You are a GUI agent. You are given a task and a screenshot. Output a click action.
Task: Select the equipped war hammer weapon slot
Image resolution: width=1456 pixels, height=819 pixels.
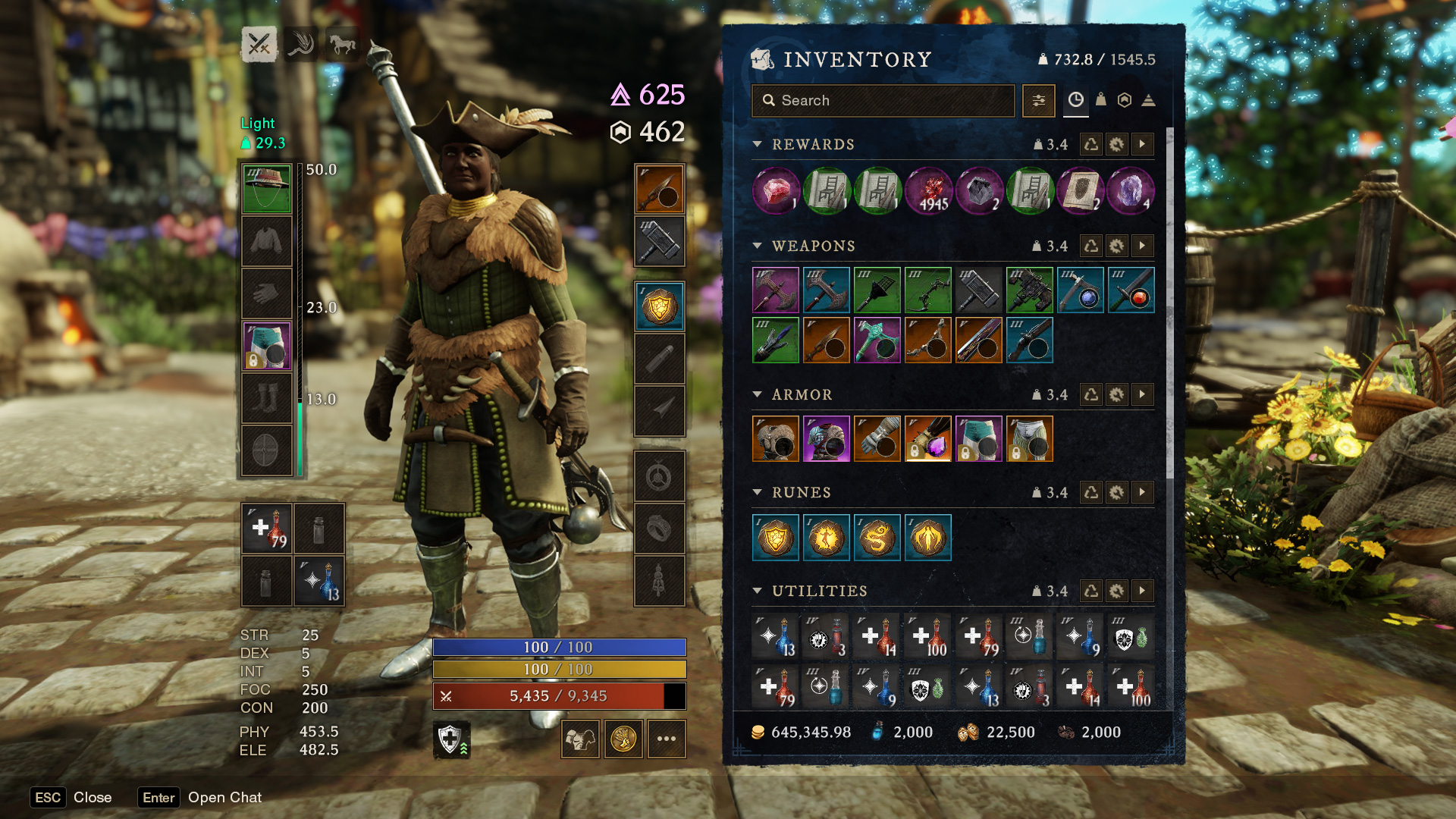[659, 241]
